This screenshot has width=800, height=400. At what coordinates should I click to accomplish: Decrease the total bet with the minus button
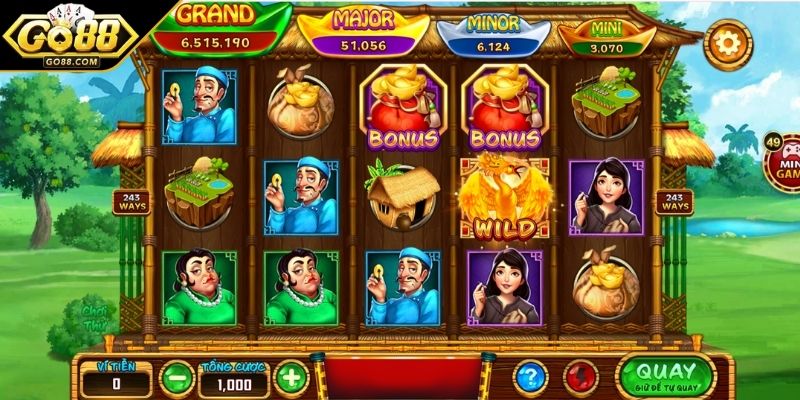(x=177, y=378)
